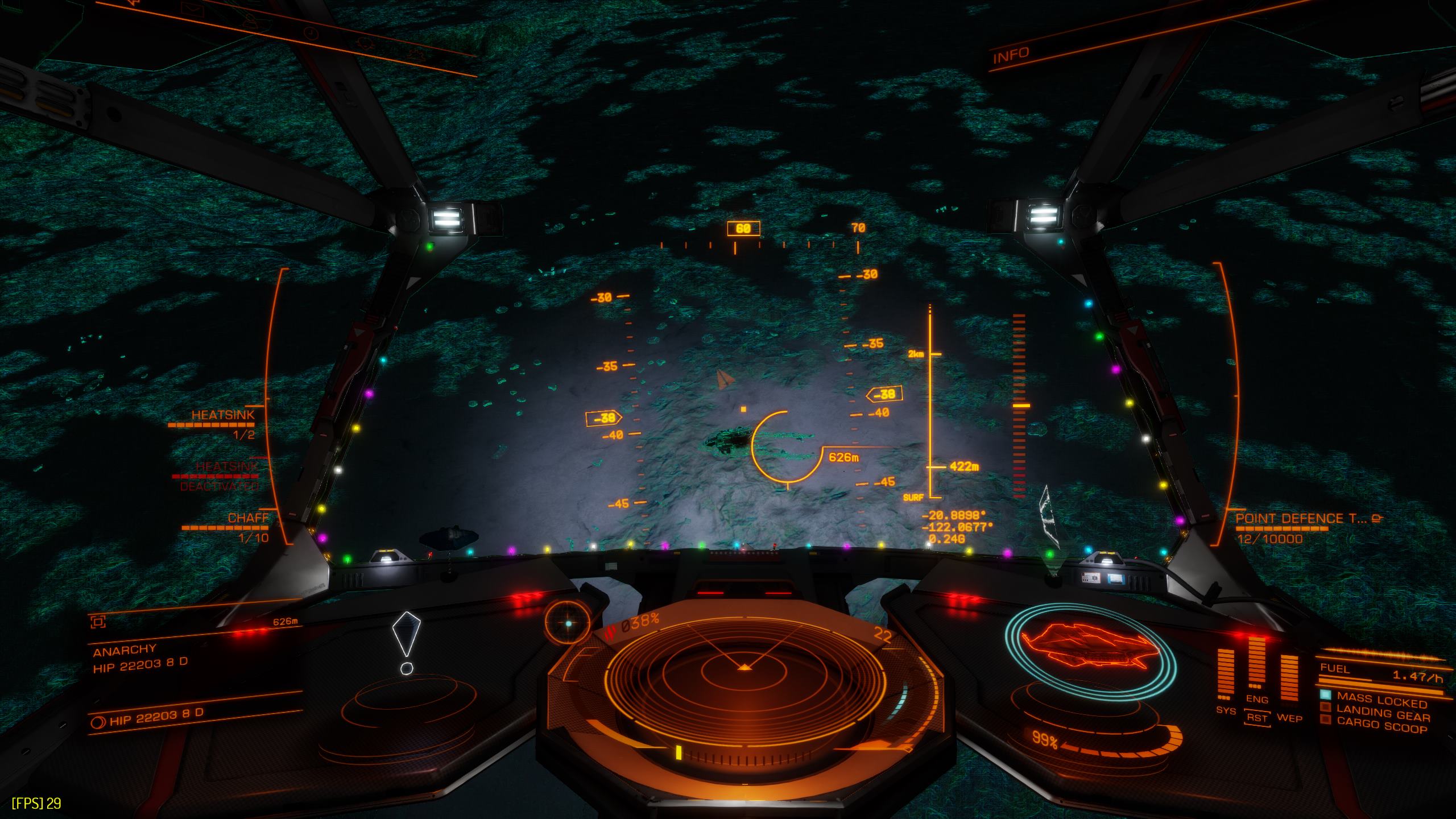
Task: Click the navigation compass circle
Action: (568, 623)
